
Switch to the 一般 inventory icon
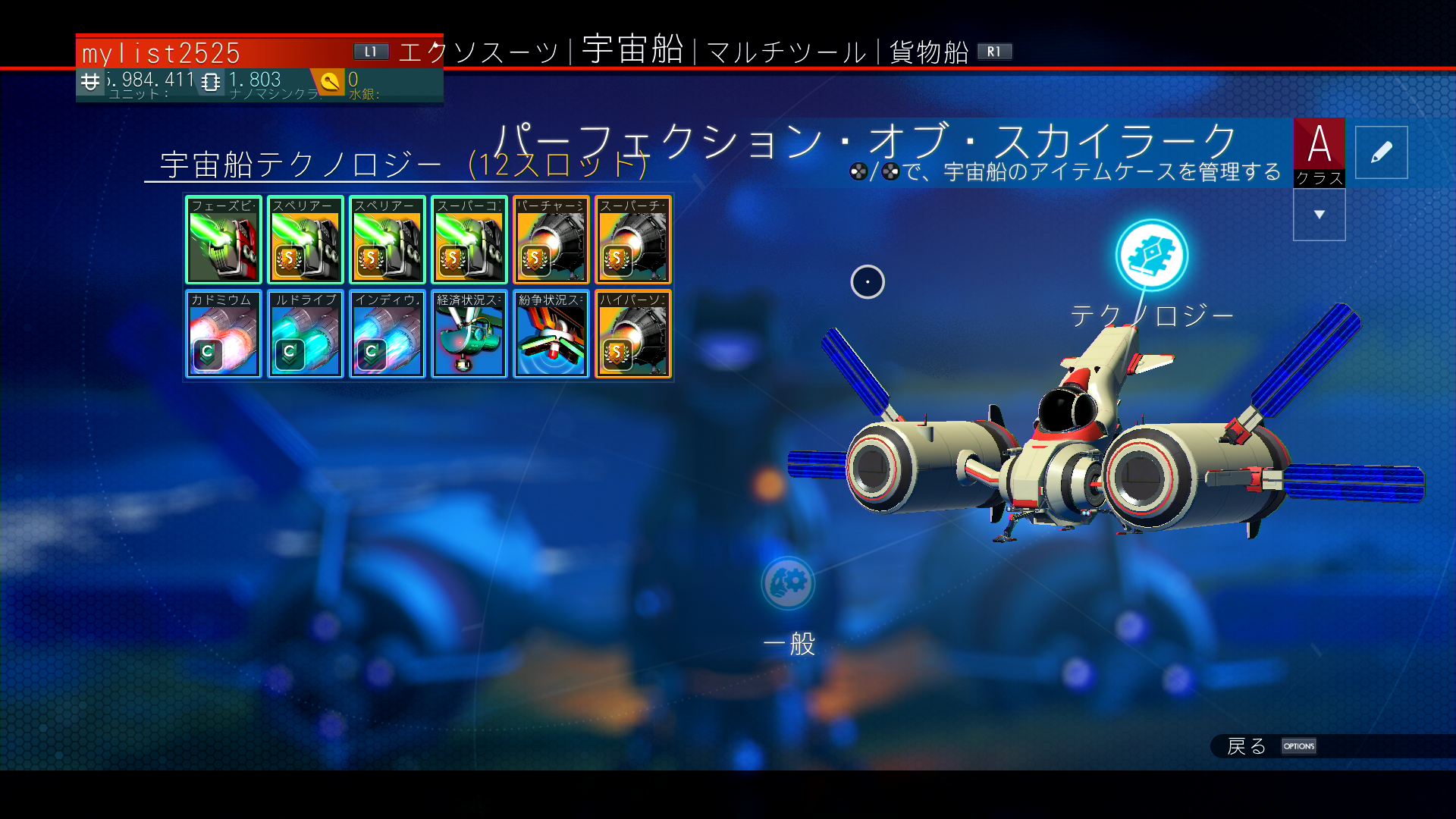click(x=788, y=583)
